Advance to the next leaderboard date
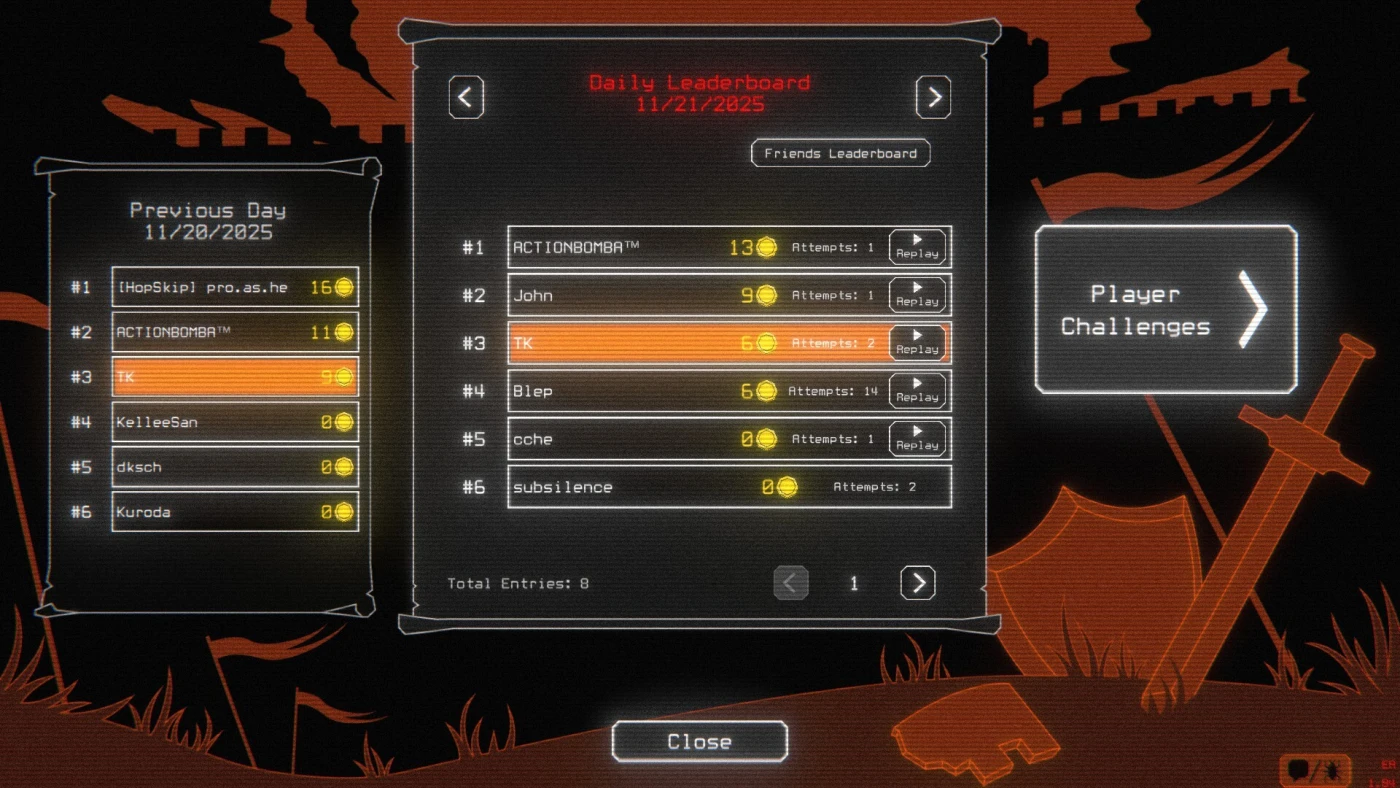Viewport: 1400px width, 788px height. click(932, 97)
